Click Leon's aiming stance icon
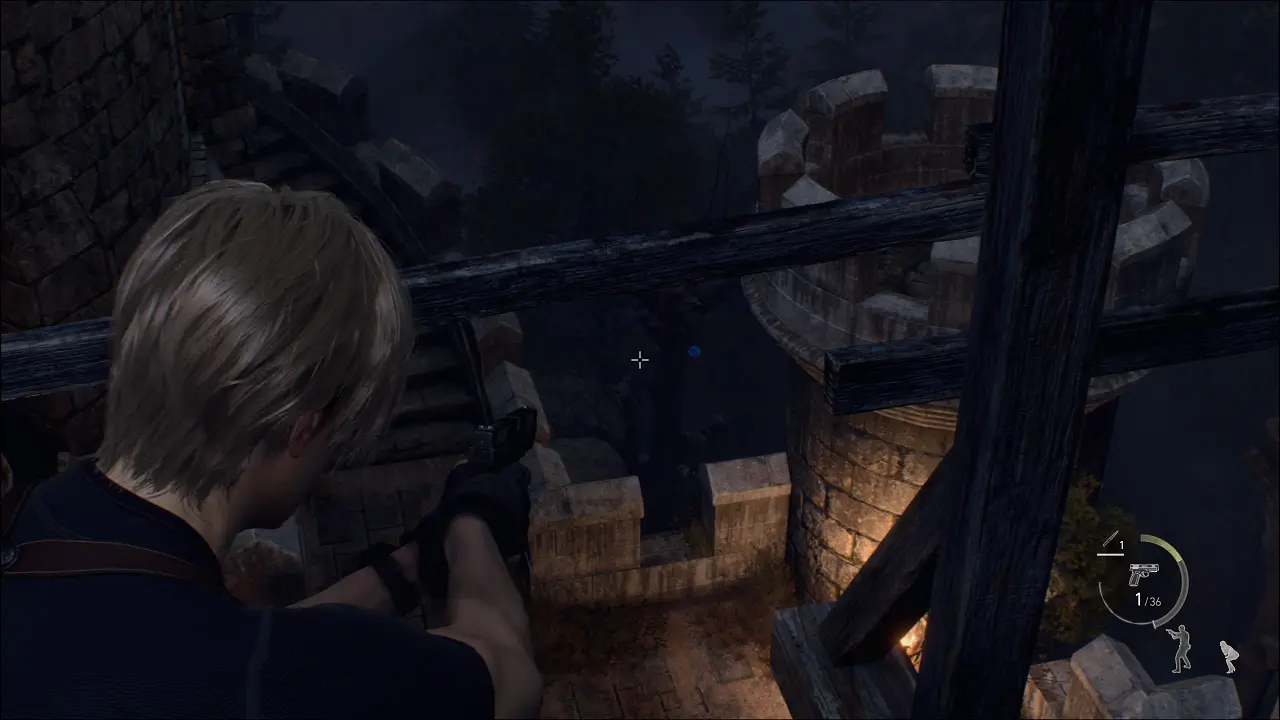Screen dimensions: 1280x720 1181,647
